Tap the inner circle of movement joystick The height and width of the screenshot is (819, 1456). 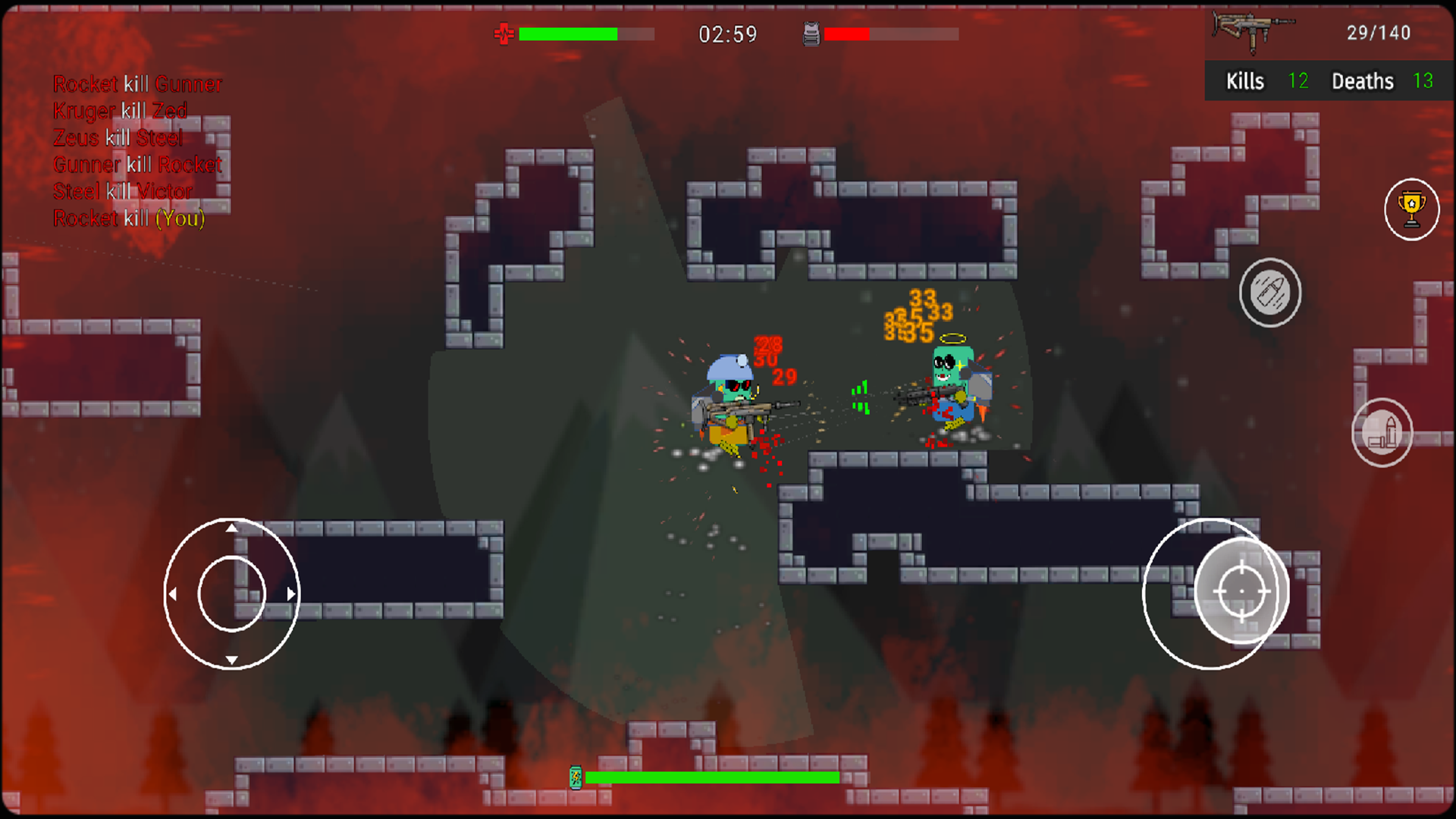(232, 594)
